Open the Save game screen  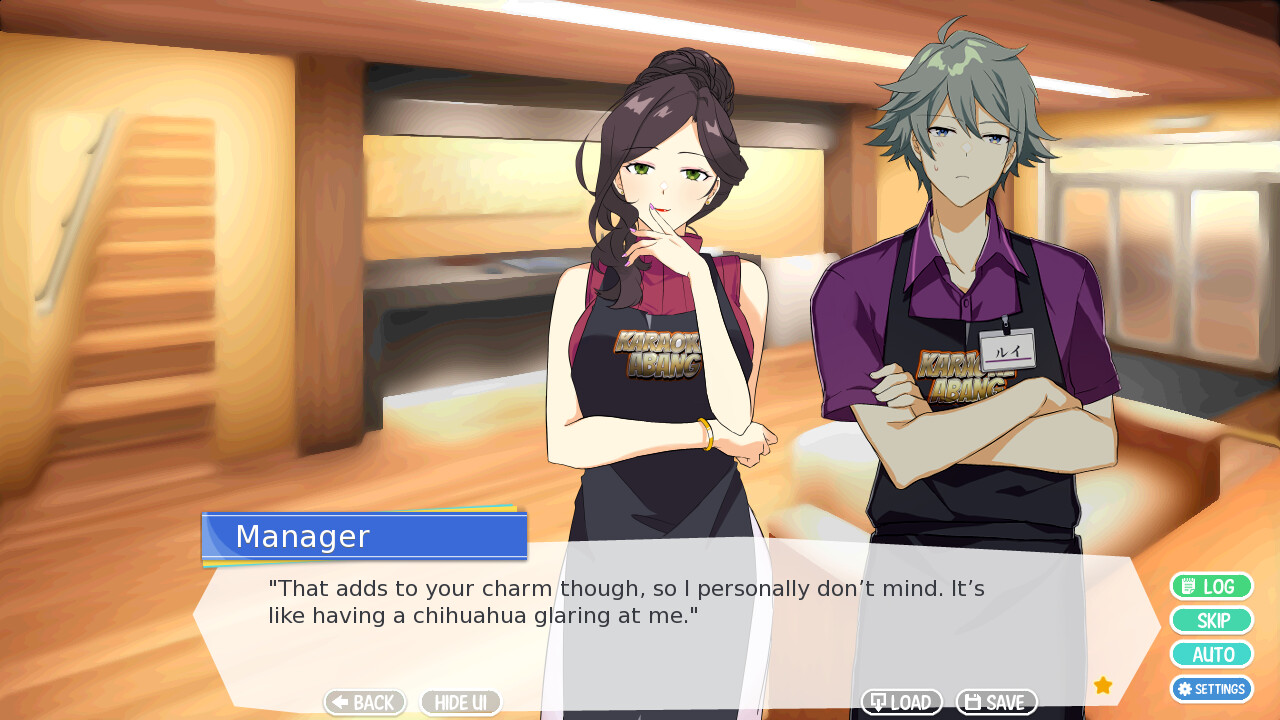pyautogui.click(x=996, y=703)
